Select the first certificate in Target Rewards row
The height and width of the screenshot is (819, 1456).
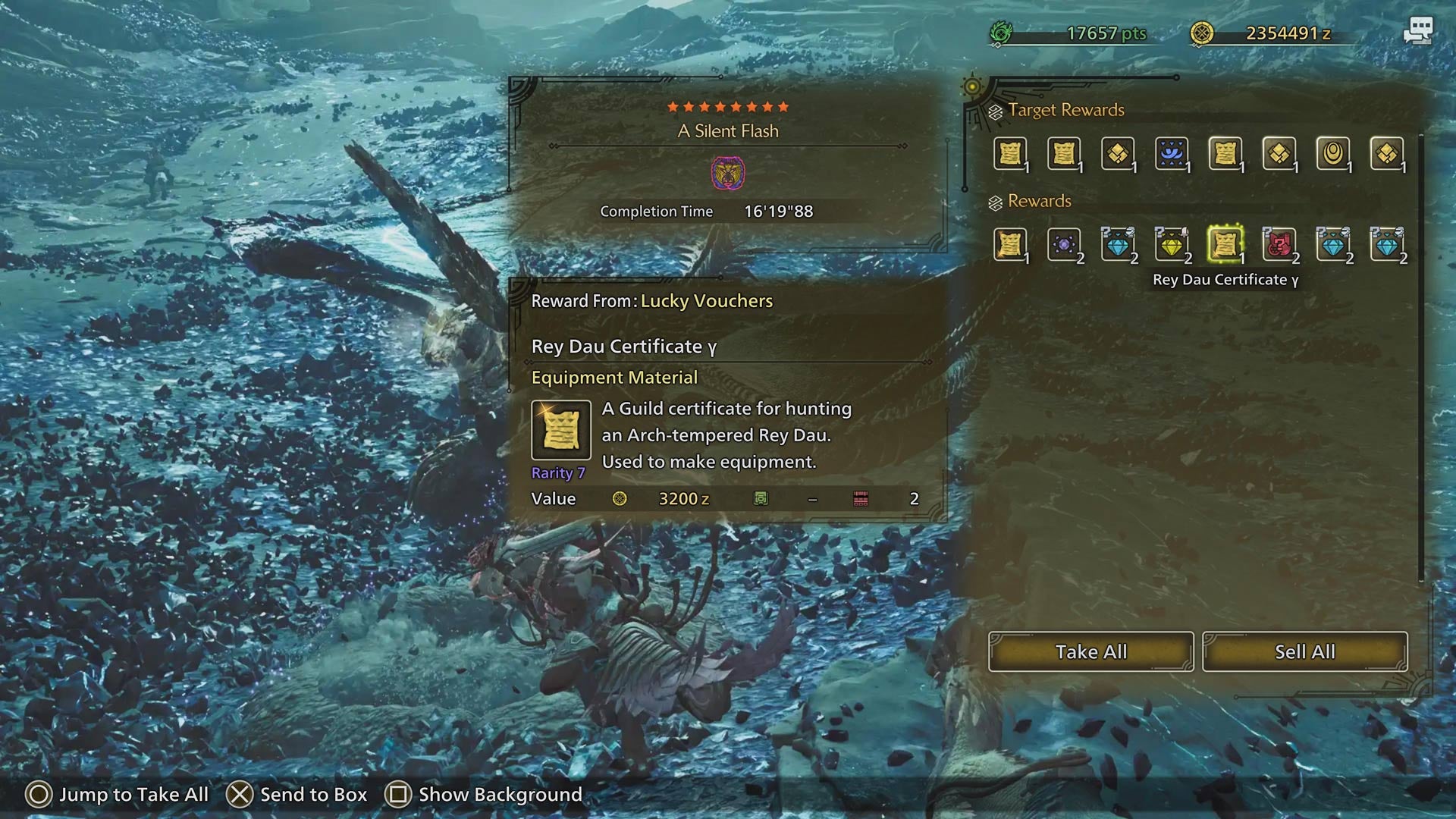(x=1010, y=153)
